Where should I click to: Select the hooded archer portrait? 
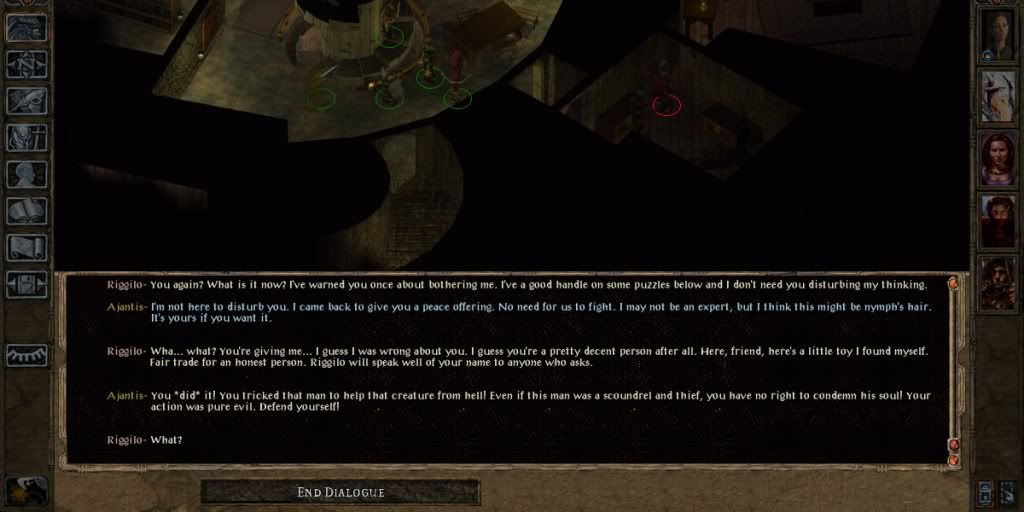pyautogui.click(x=998, y=282)
